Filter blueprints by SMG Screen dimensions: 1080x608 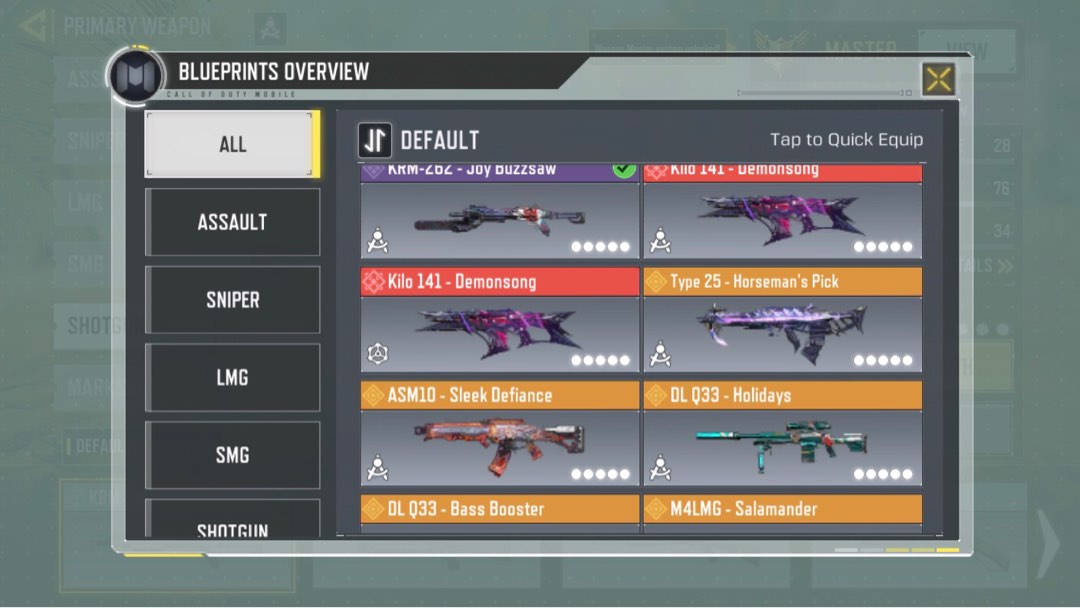[x=232, y=455]
